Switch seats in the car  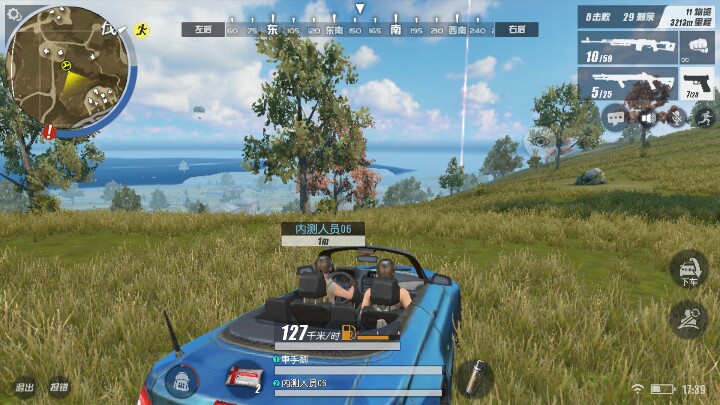point(689,320)
